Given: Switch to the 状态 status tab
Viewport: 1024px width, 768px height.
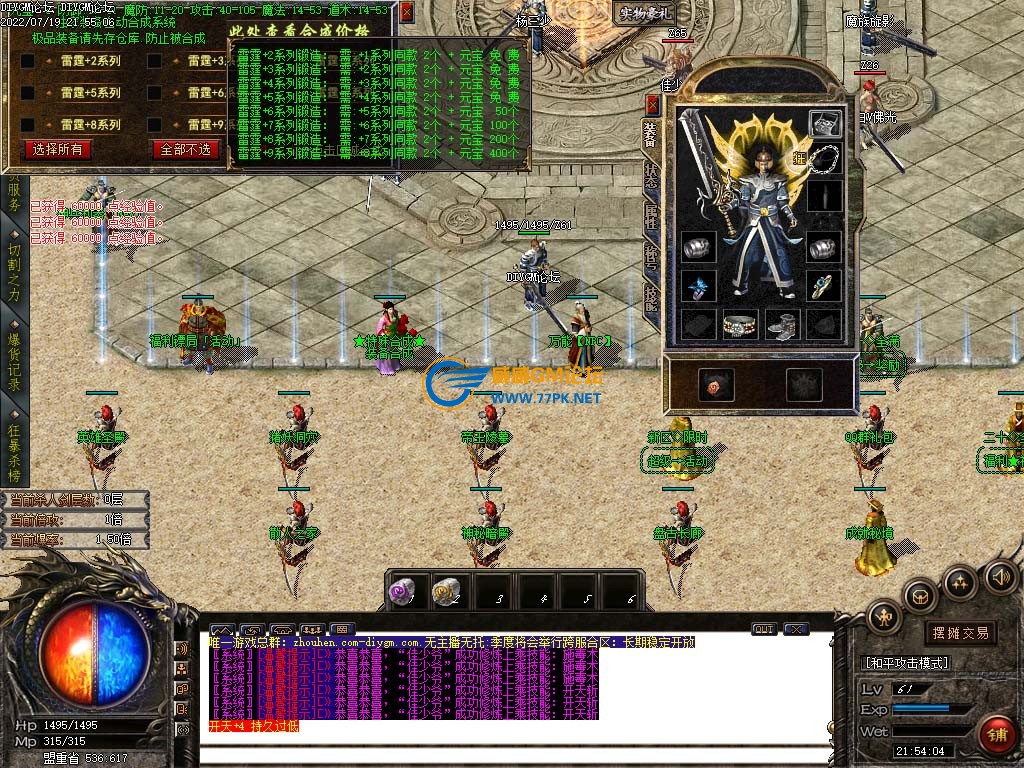Looking at the screenshot, I should (x=651, y=178).
